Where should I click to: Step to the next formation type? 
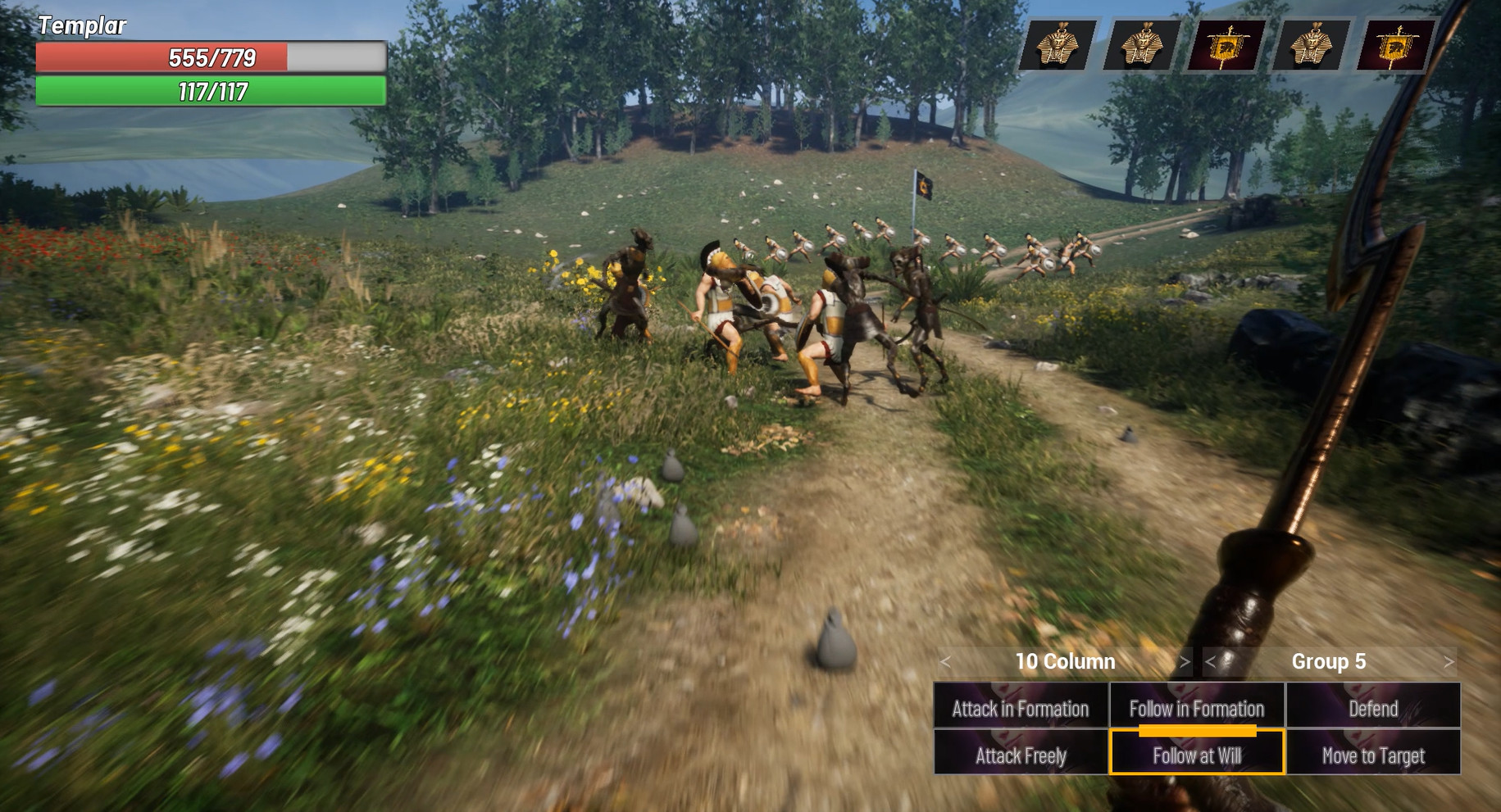pyautogui.click(x=1185, y=661)
